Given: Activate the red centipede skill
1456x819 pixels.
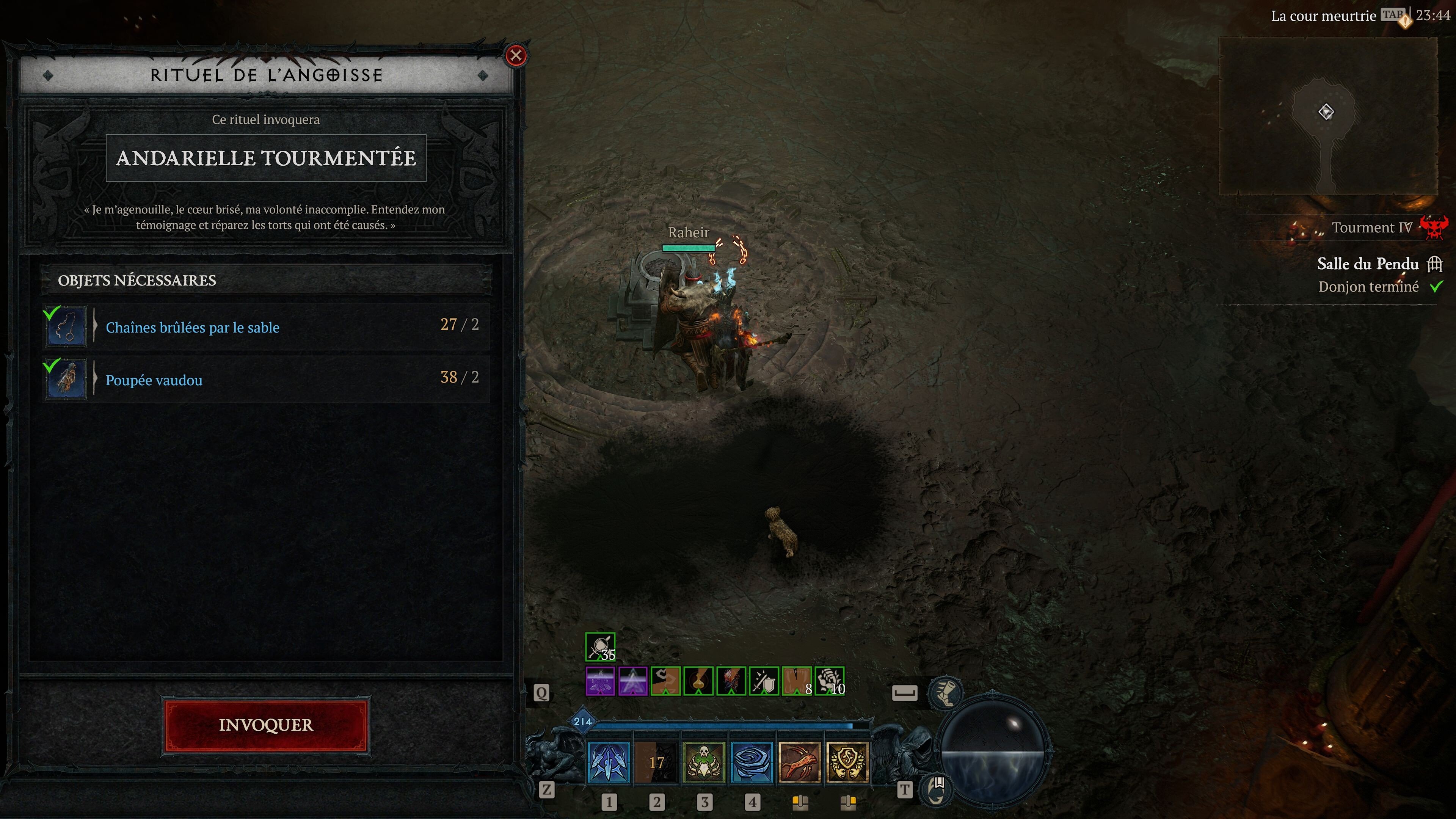Looking at the screenshot, I should point(799,763).
